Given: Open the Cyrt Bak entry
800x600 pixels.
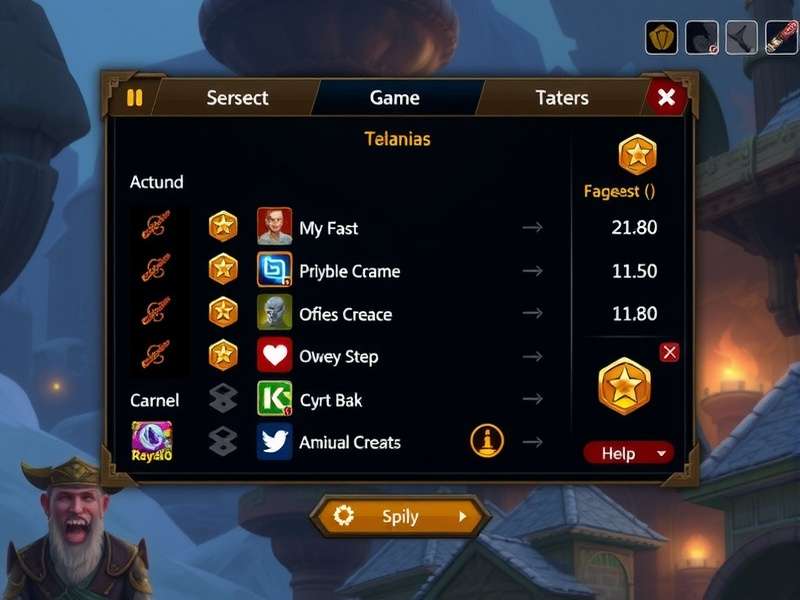Looking at the screenshot, I should pos(330,400).
